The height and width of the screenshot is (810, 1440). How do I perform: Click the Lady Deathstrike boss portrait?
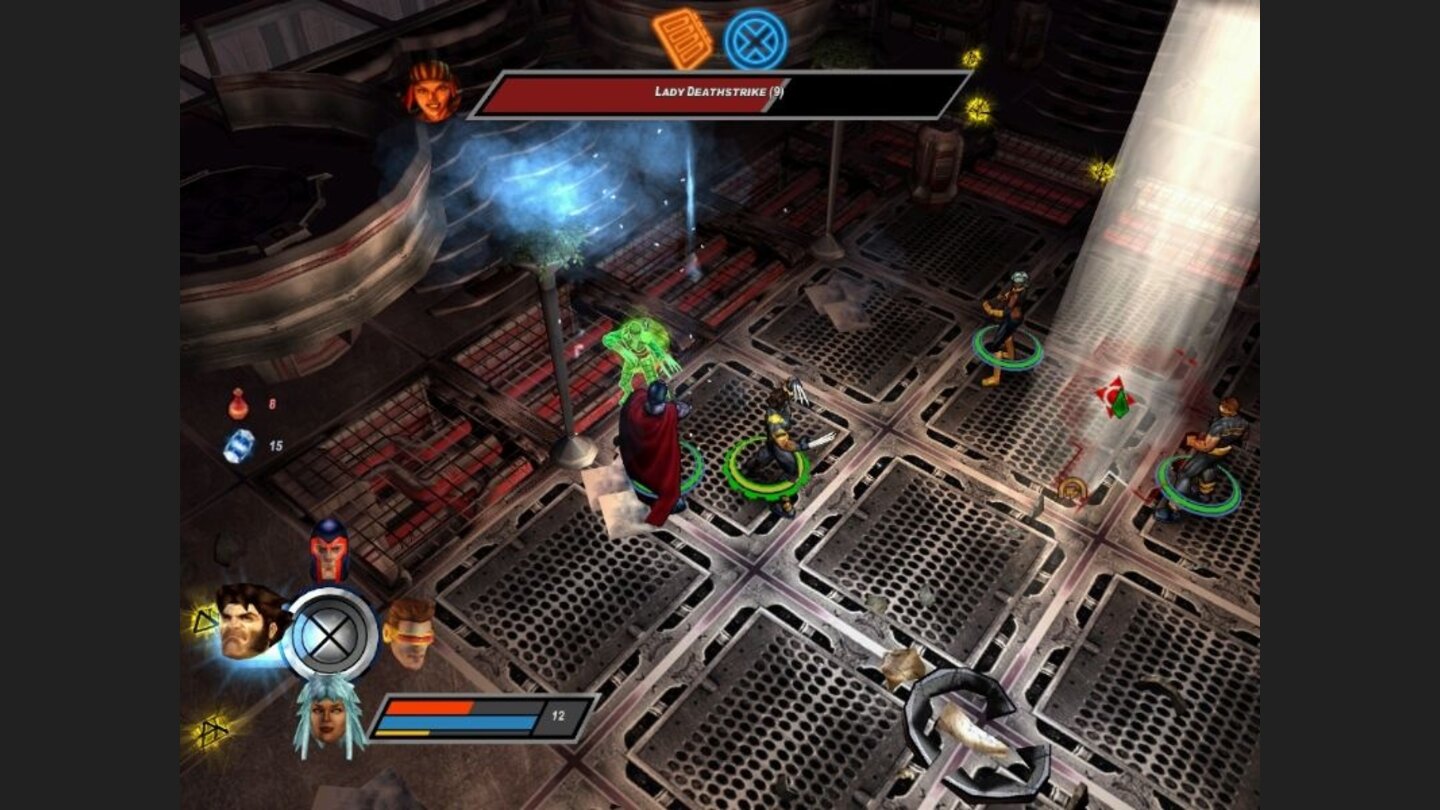point(432,92)
